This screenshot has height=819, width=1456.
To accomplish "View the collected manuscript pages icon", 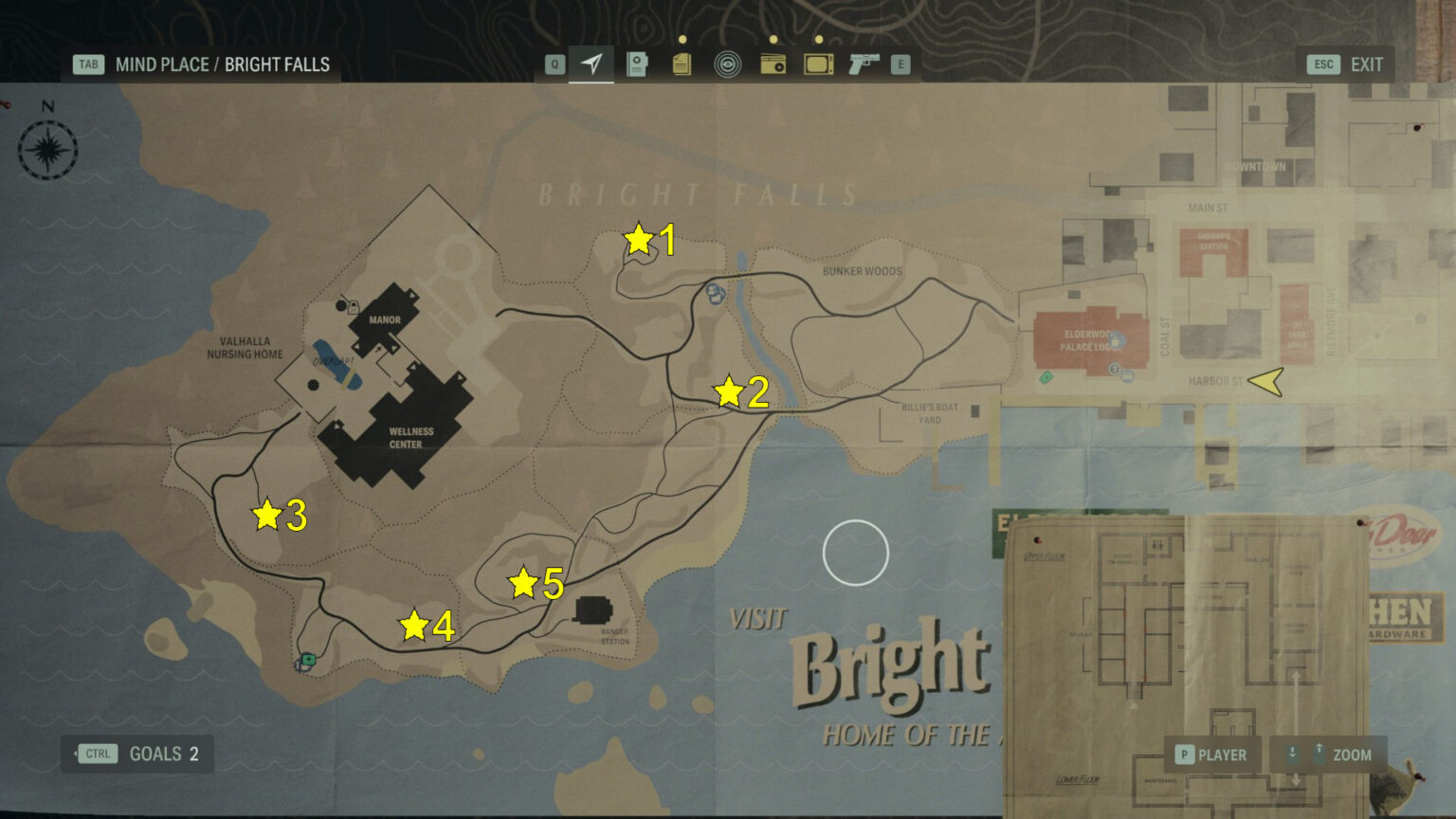I will [x=682, y=64].
